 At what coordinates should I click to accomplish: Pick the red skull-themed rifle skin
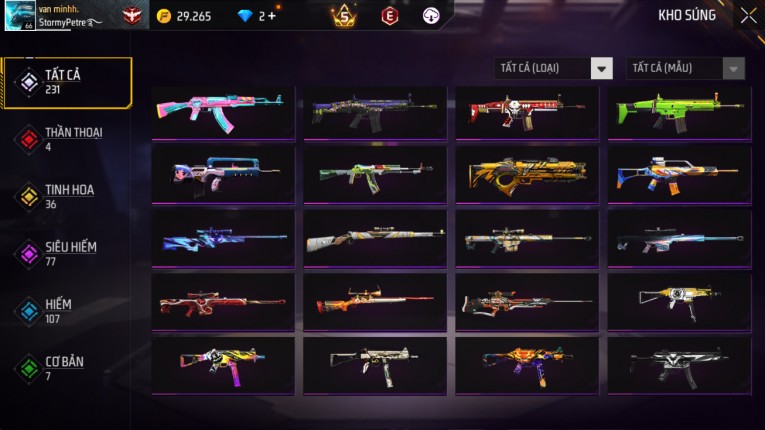[x=527, y=111]
